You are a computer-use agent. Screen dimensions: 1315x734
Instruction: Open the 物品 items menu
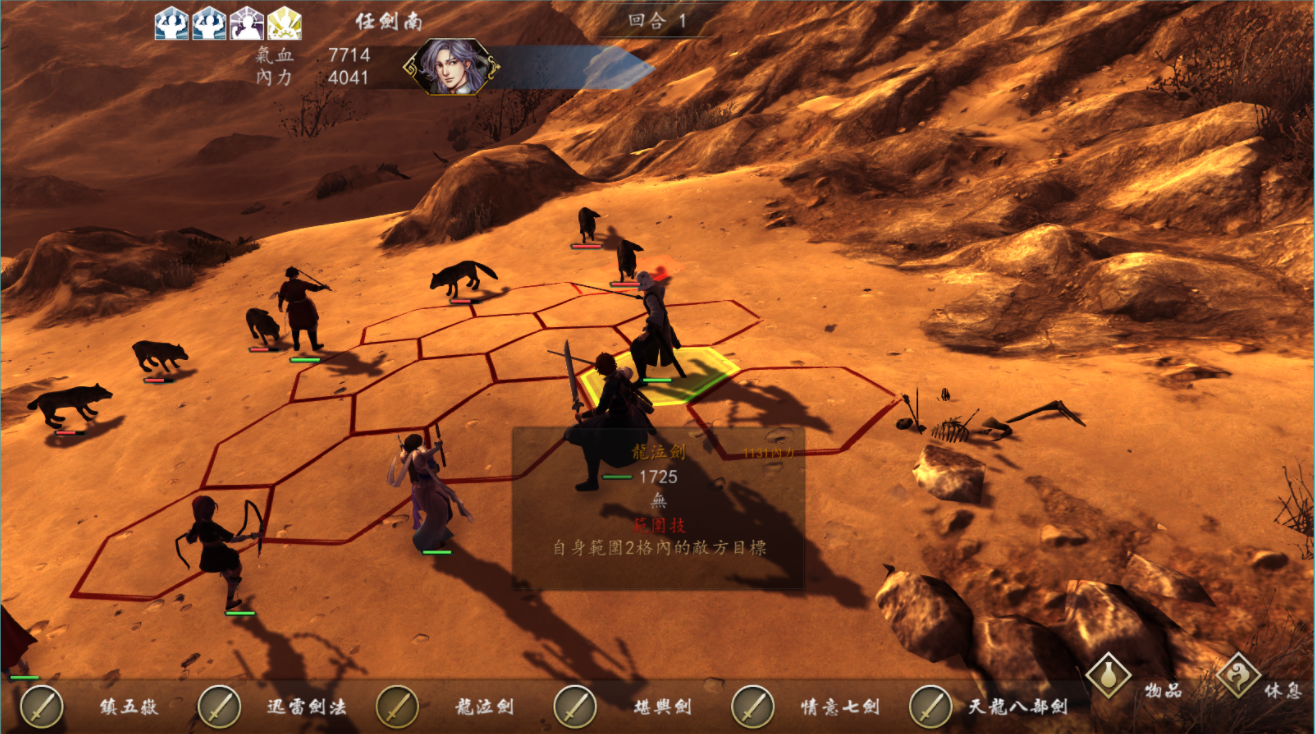(1108, 676)
